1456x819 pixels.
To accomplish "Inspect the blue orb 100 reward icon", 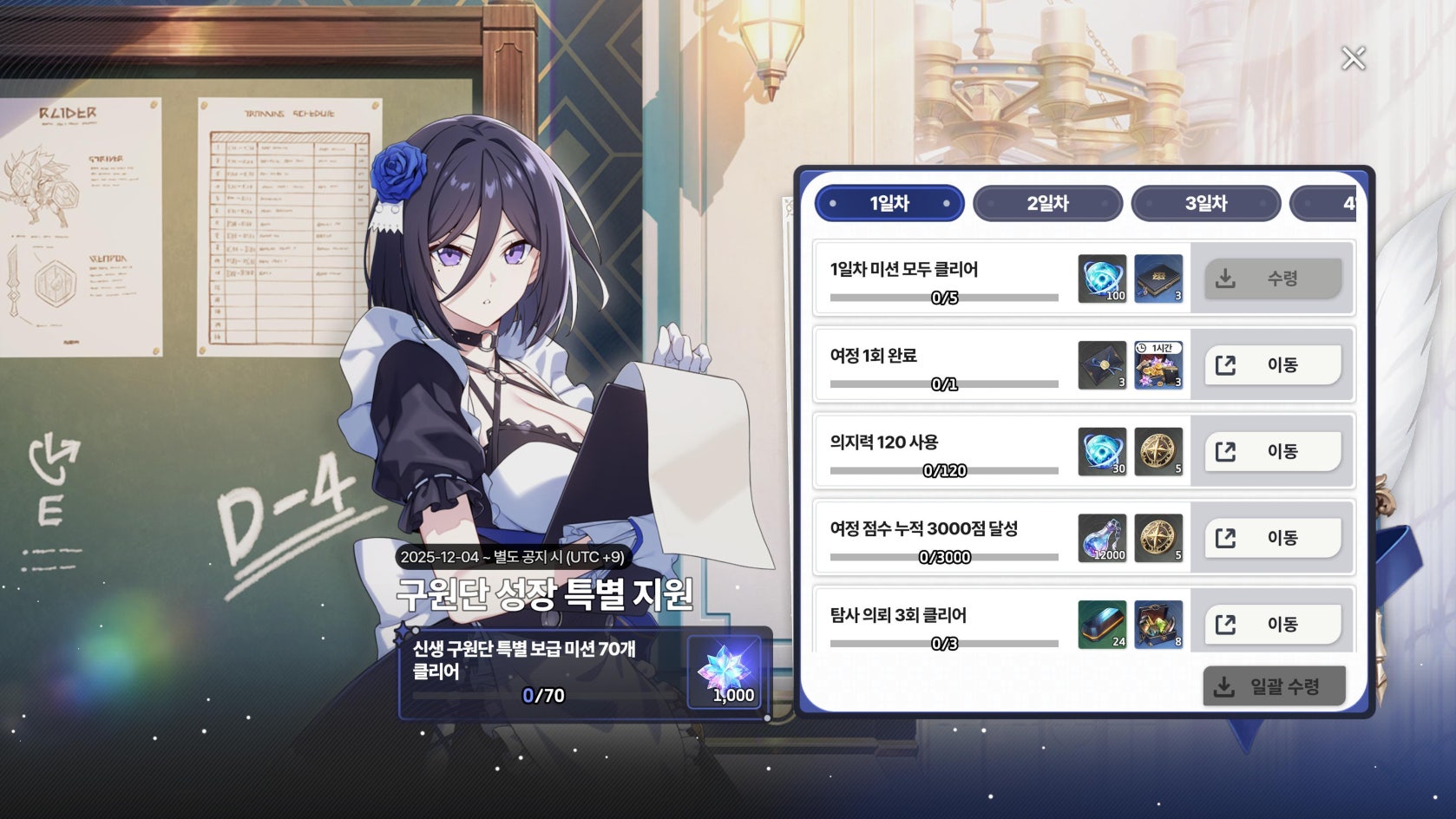I will 1102,278.
